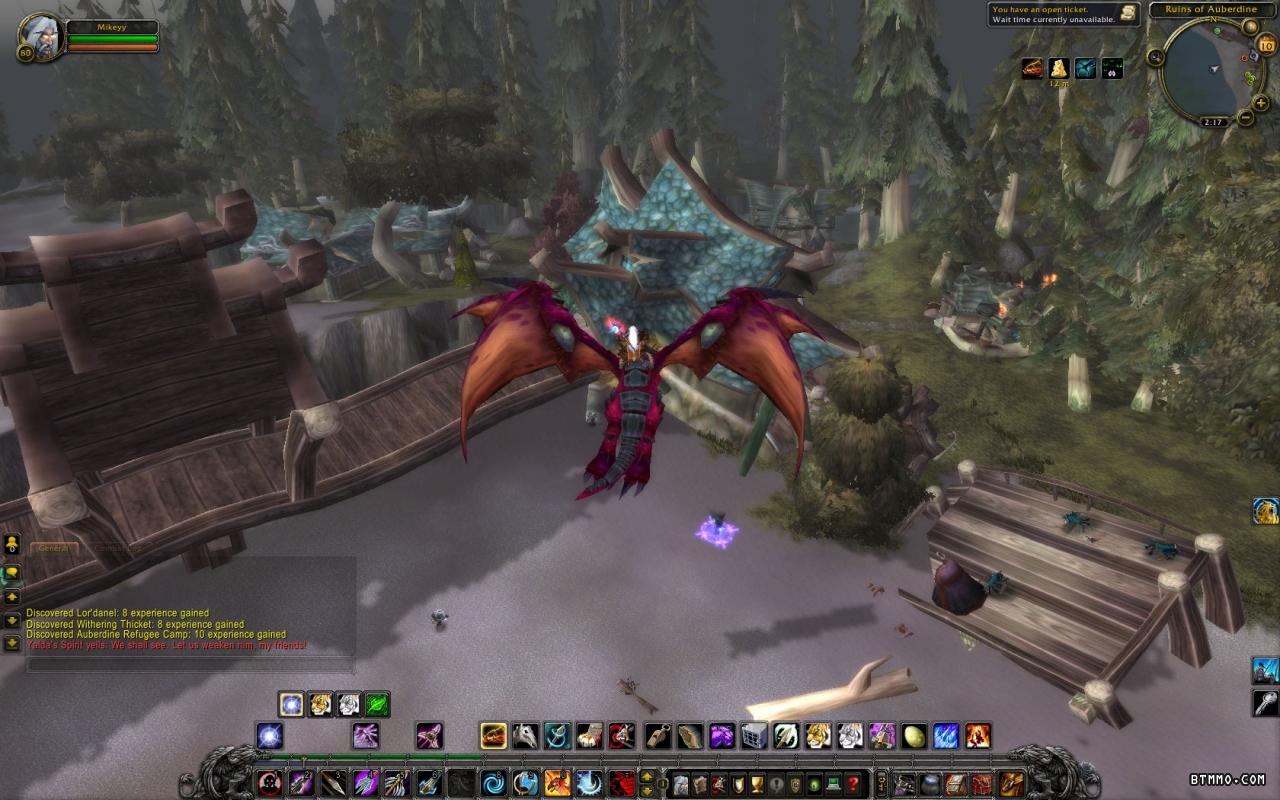Open the red question mark help button
Viewport: 1280px width, 800px height.
tap(853, 783)
